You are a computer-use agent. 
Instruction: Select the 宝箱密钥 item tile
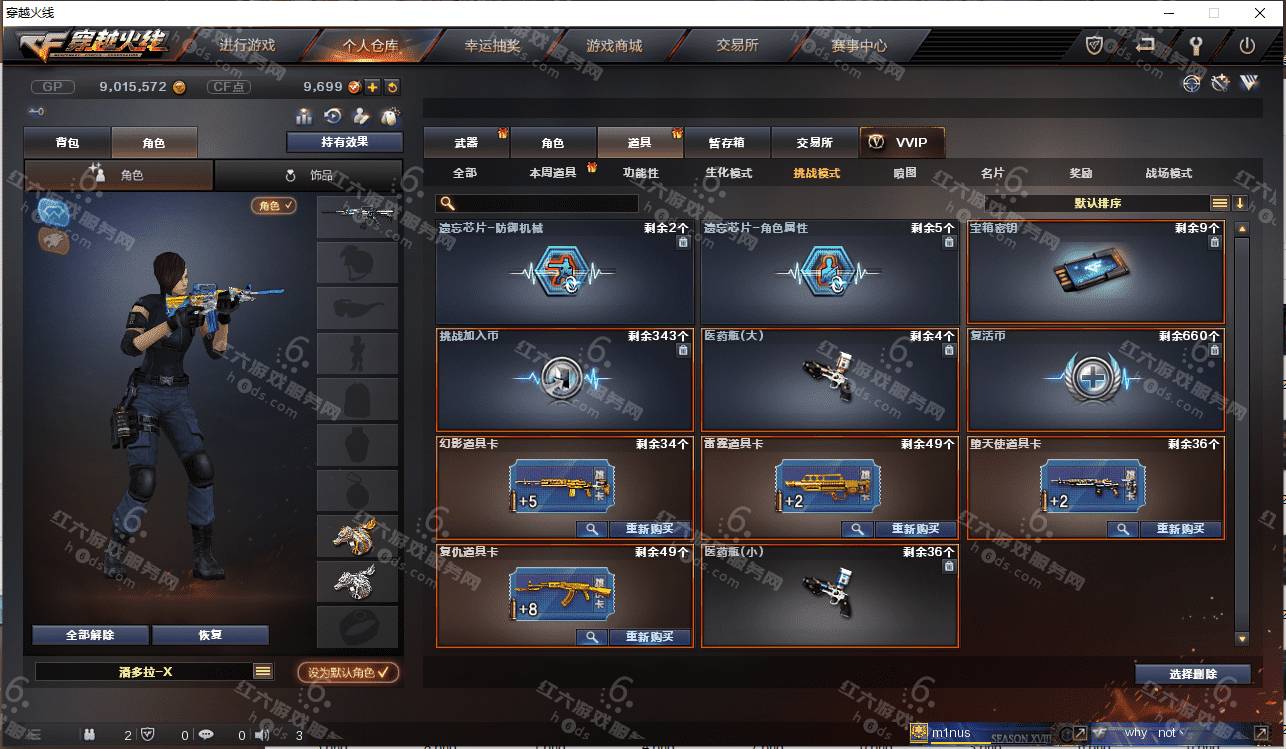pos(1095,271)
